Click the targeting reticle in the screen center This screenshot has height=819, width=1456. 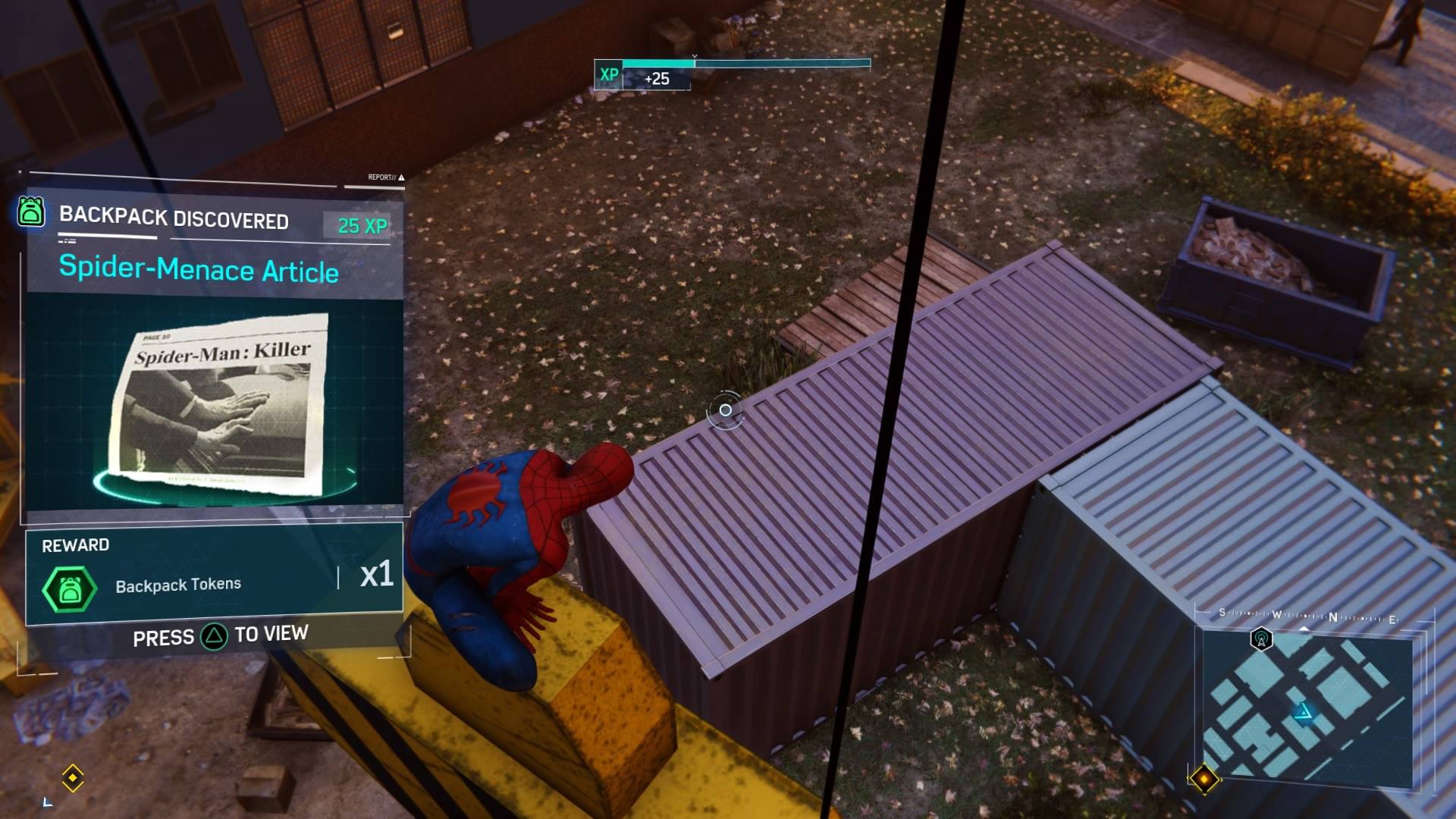tap(724, 409)
